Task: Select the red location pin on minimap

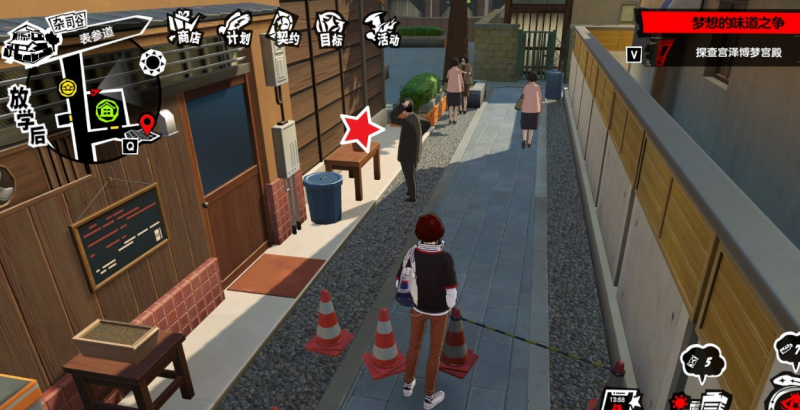Action: click(148, 124)
